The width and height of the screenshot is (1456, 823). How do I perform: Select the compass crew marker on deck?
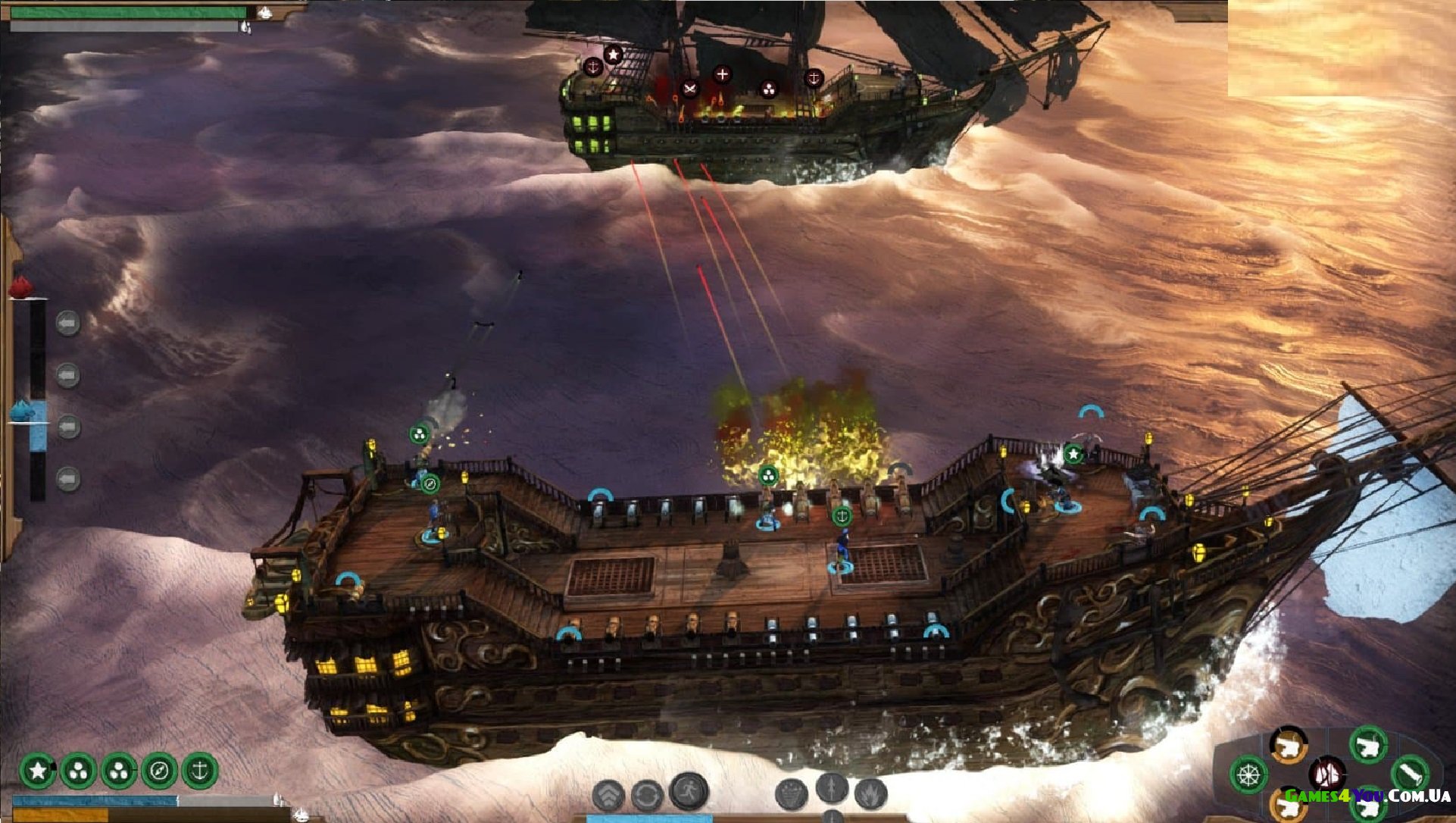click(x=430, y=483)
